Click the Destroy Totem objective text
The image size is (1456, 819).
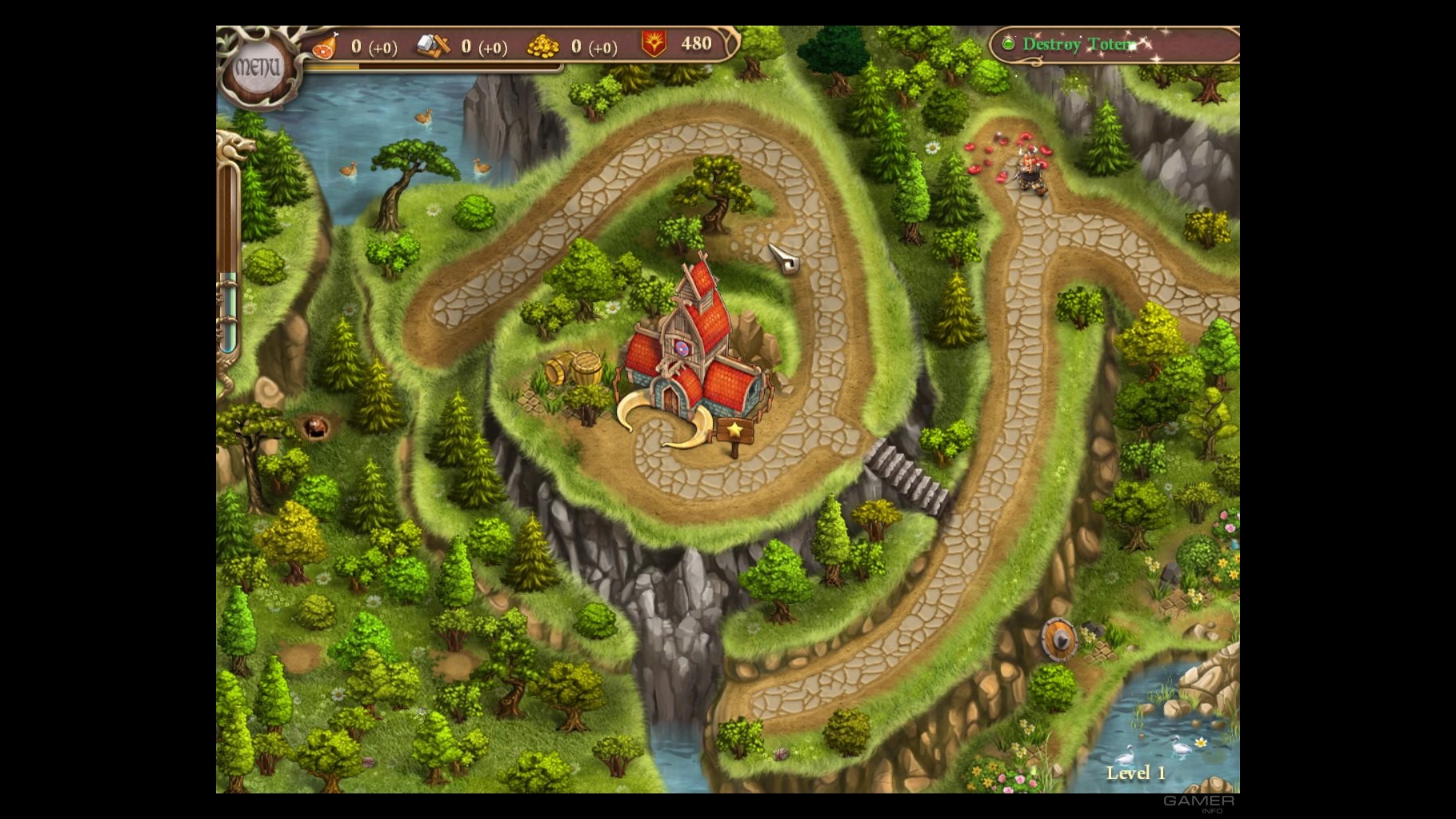[x=1080, y=45]
